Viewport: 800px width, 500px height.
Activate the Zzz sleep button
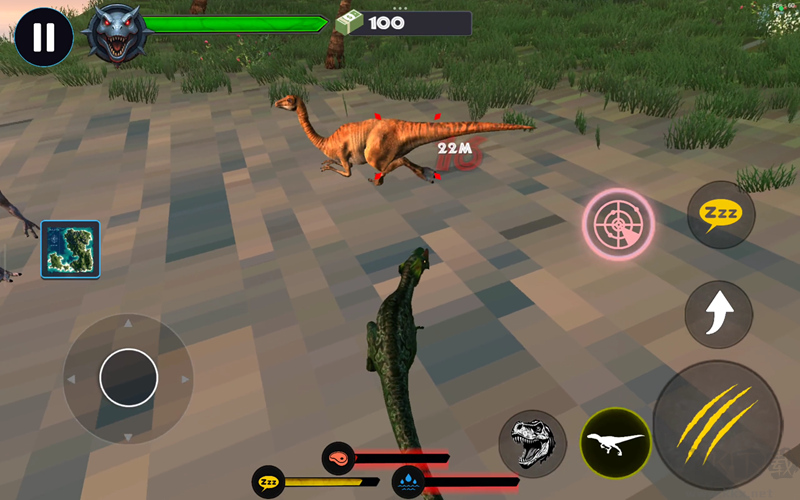721,215
